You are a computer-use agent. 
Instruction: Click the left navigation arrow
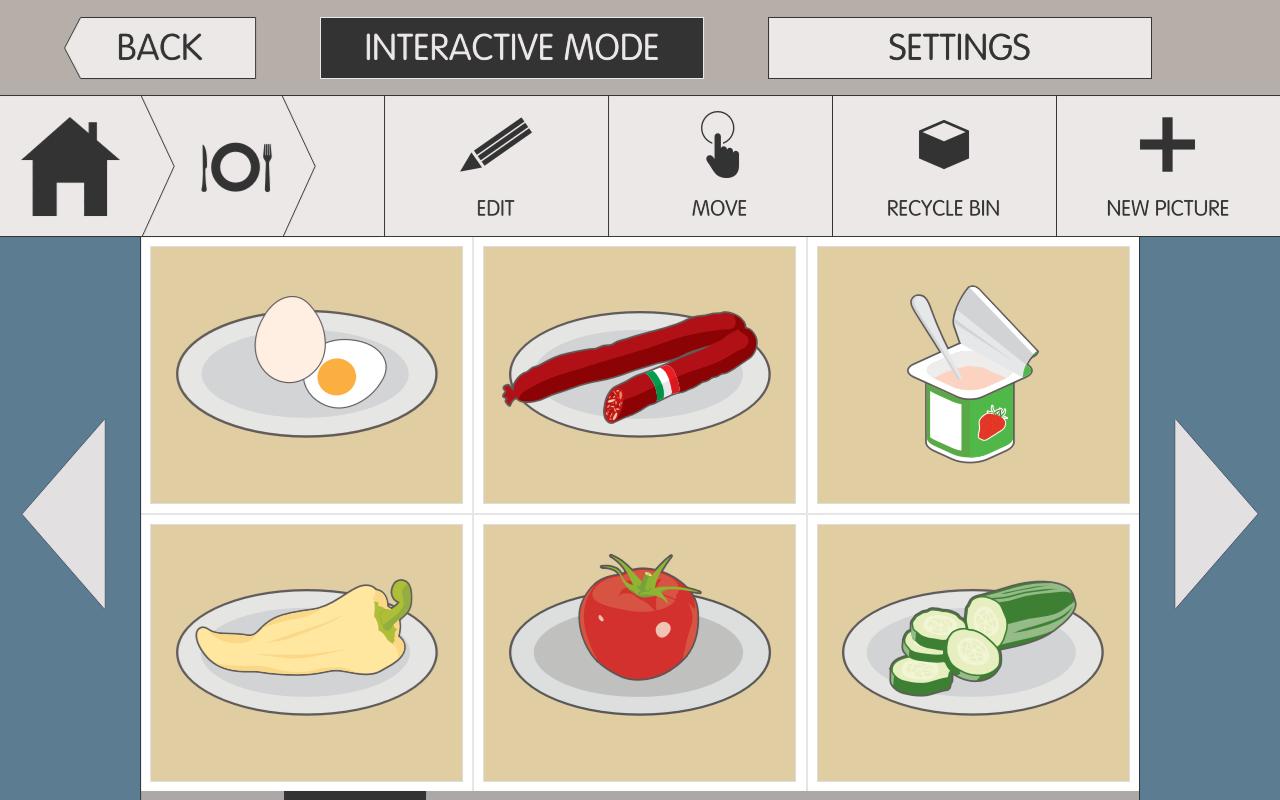pyautogui.click(x=70, y=515)
